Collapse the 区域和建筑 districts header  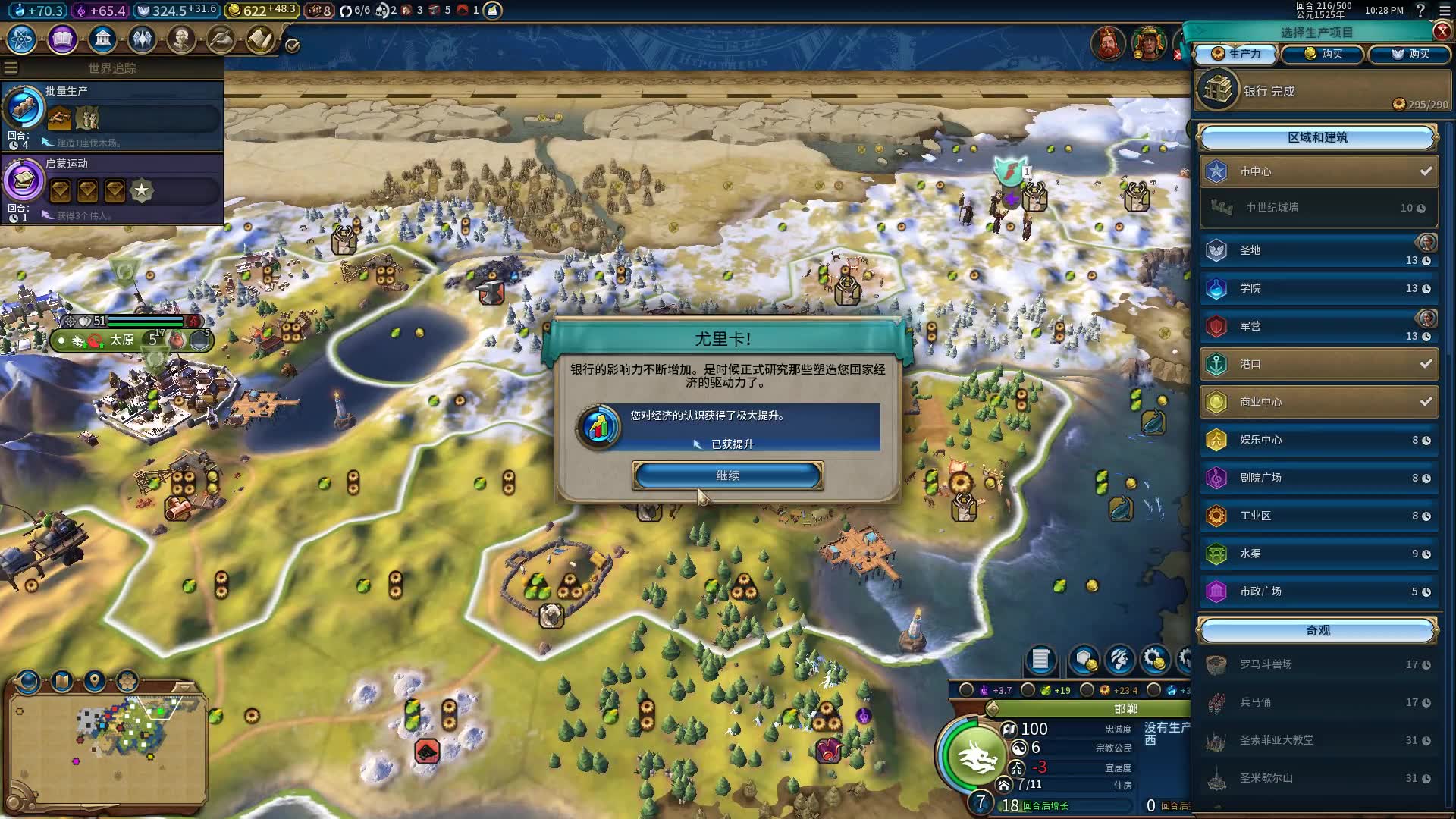(x=1317, y=137)
